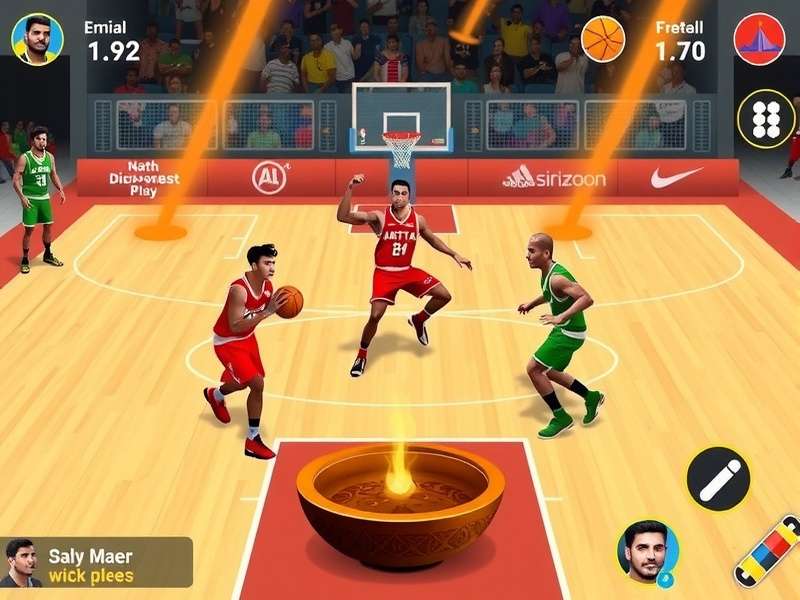Open the Saly Maer player banner

[x=96, y=563]
